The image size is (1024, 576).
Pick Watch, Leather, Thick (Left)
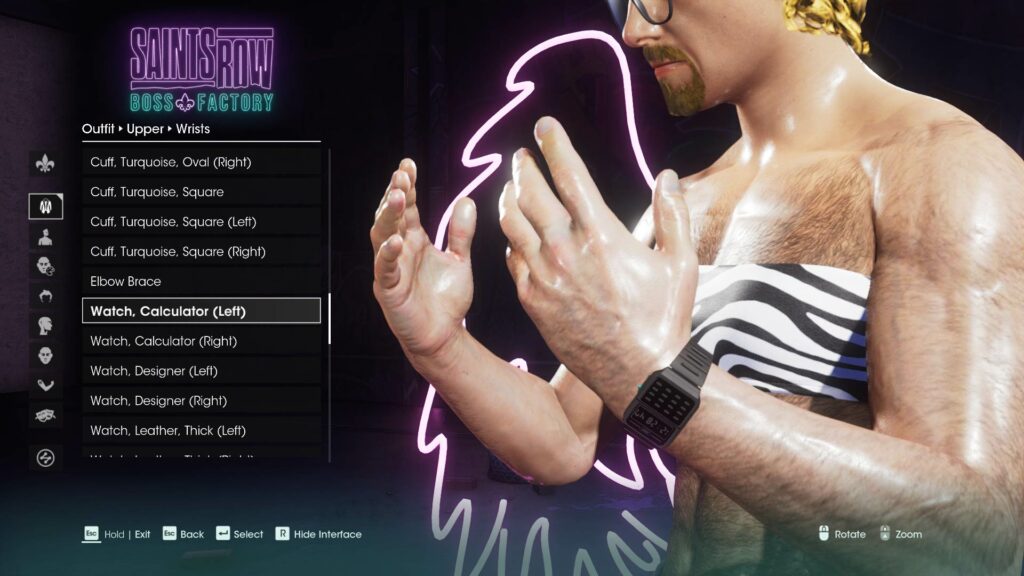(201, 431)
